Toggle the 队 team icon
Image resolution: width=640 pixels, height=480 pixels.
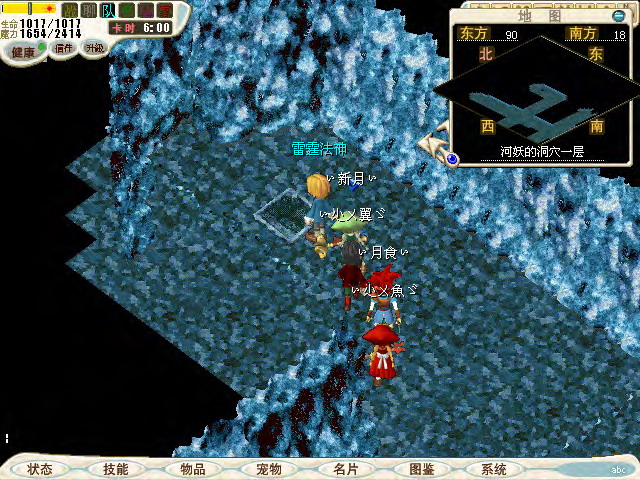107,10
